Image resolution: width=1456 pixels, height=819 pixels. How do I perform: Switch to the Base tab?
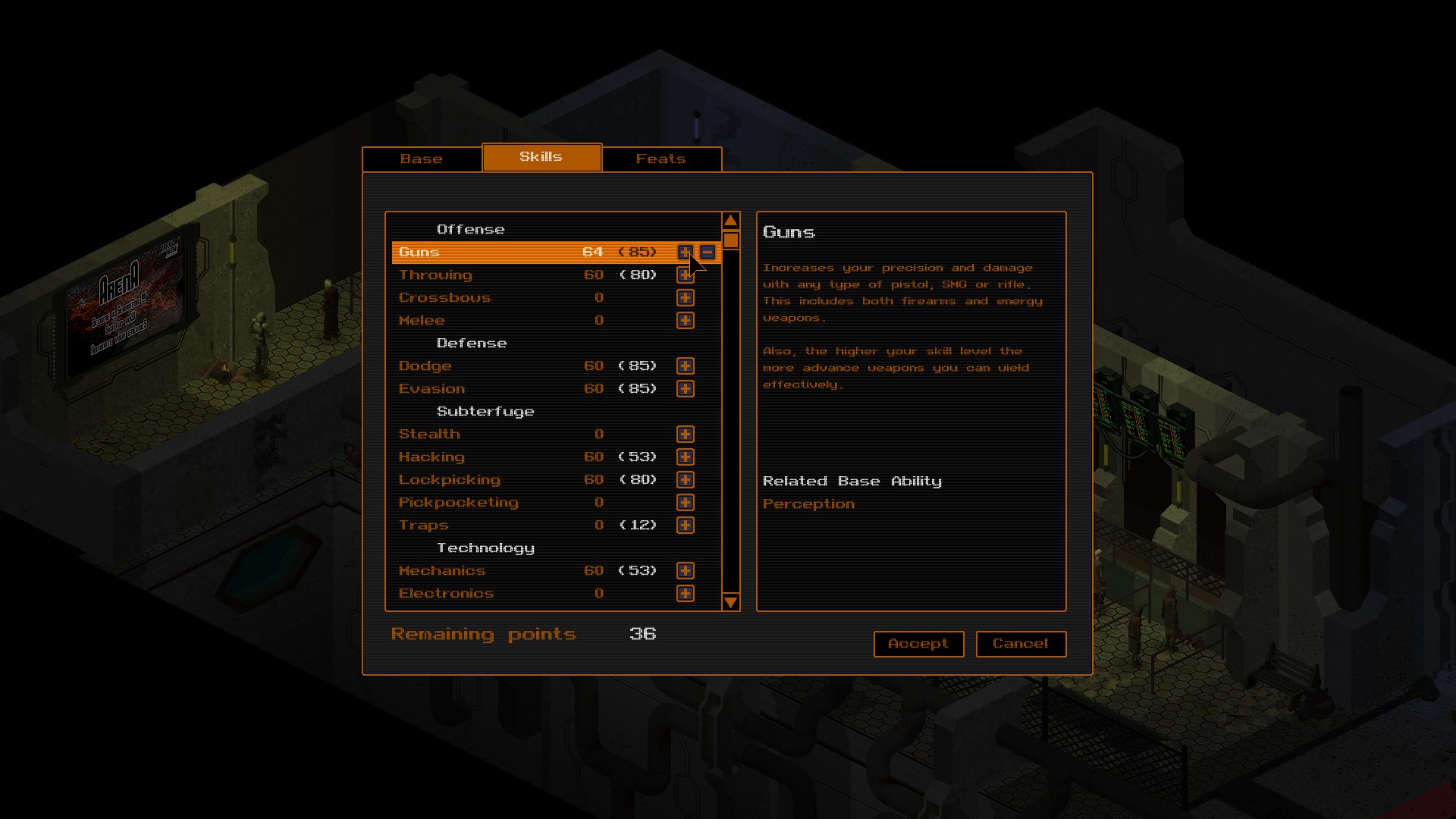click(x=422, y=158)
